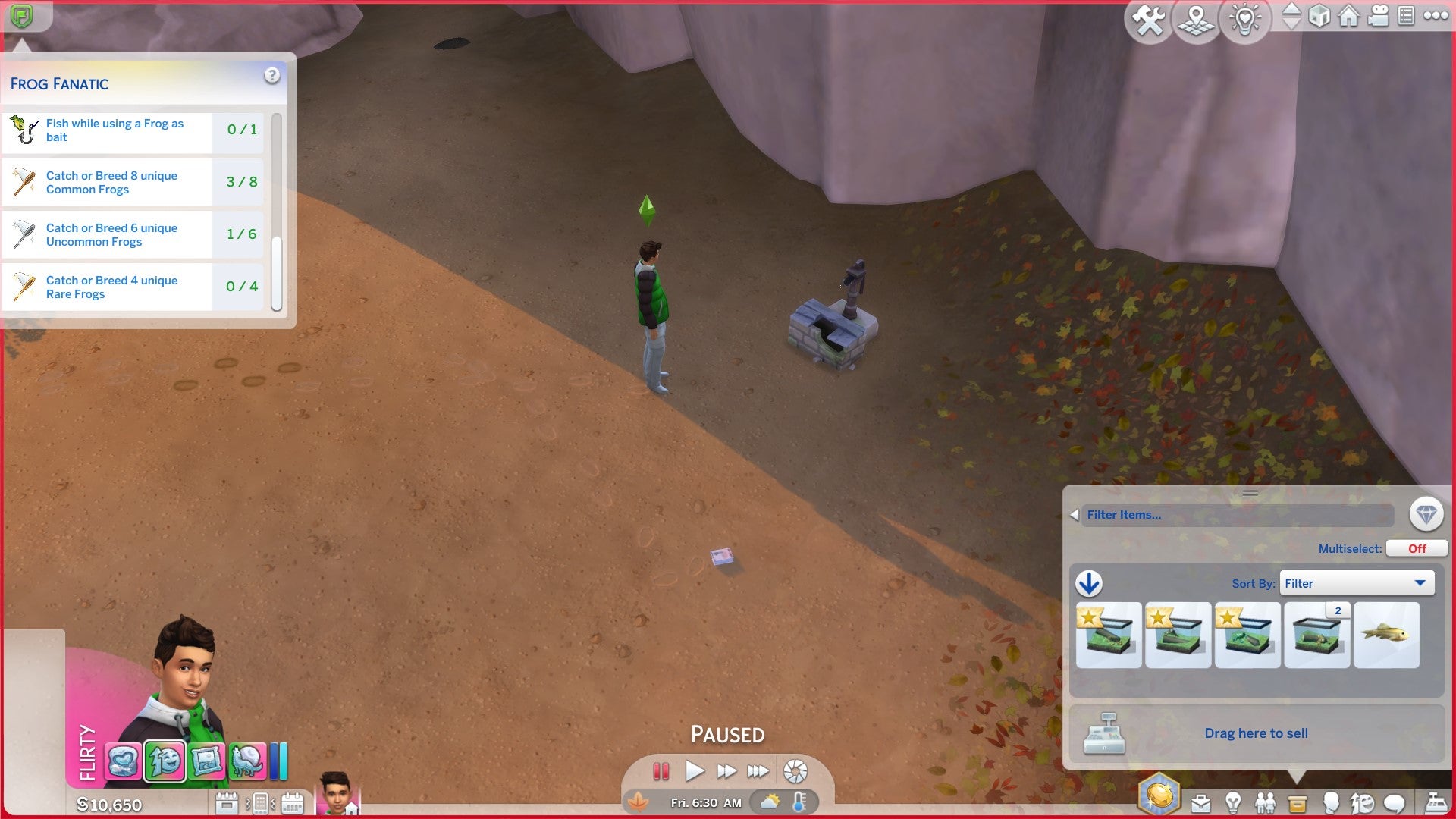Open the notifications list icon
1456x819 pixels.
[1405, 17]
